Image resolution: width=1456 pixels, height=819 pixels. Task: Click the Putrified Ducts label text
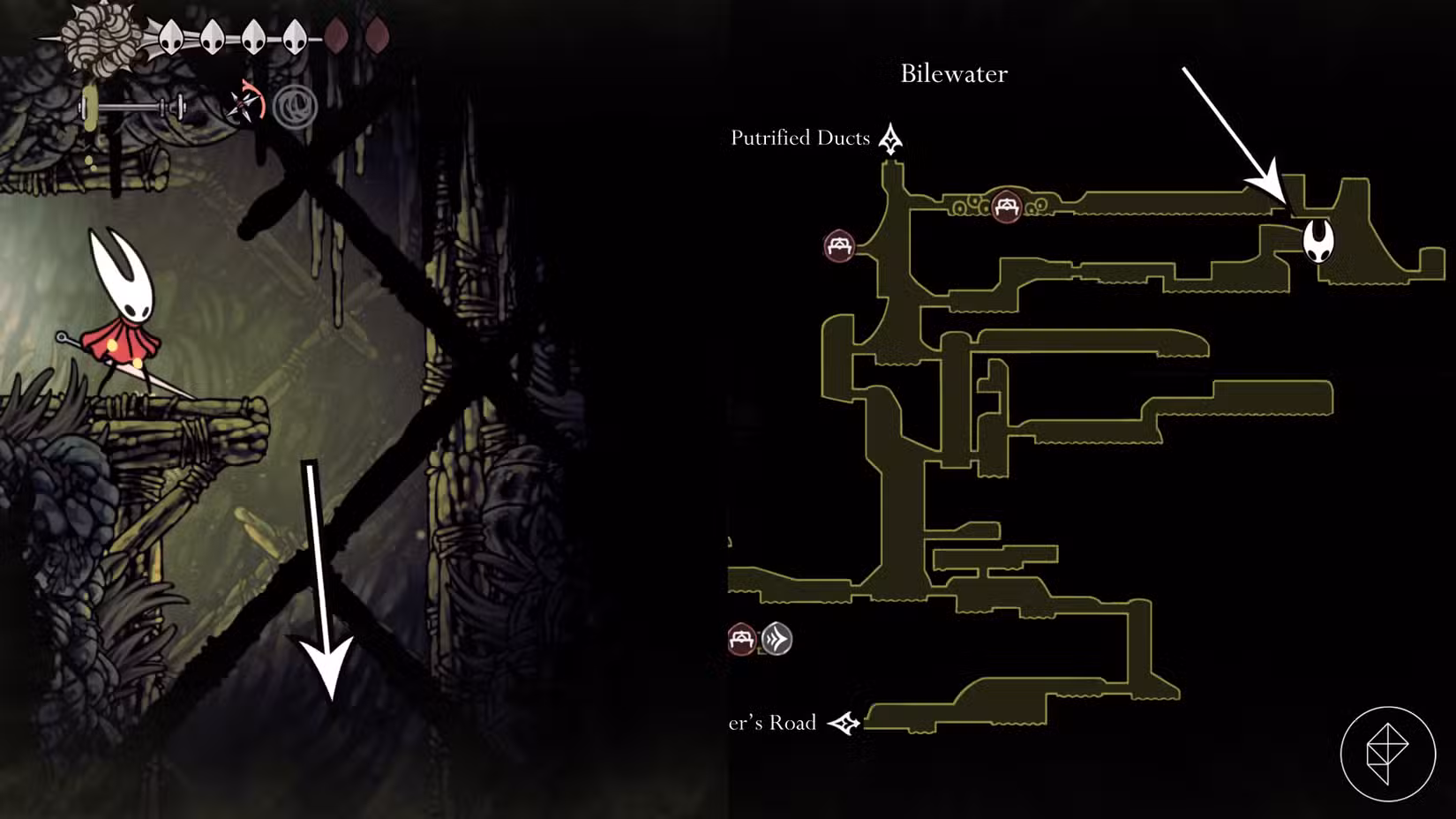(x=799, y=138)
